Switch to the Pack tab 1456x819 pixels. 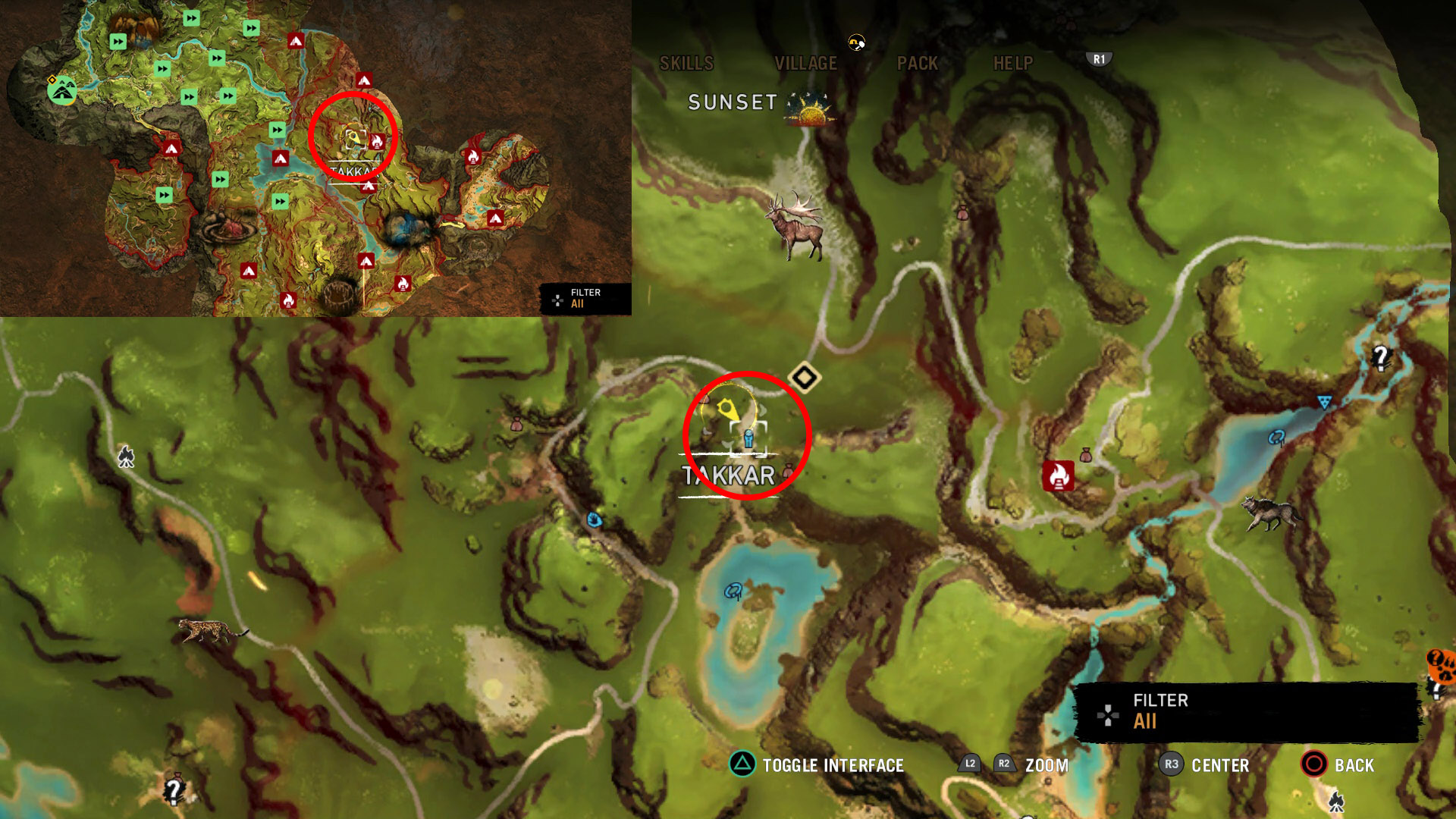point(917,64)
